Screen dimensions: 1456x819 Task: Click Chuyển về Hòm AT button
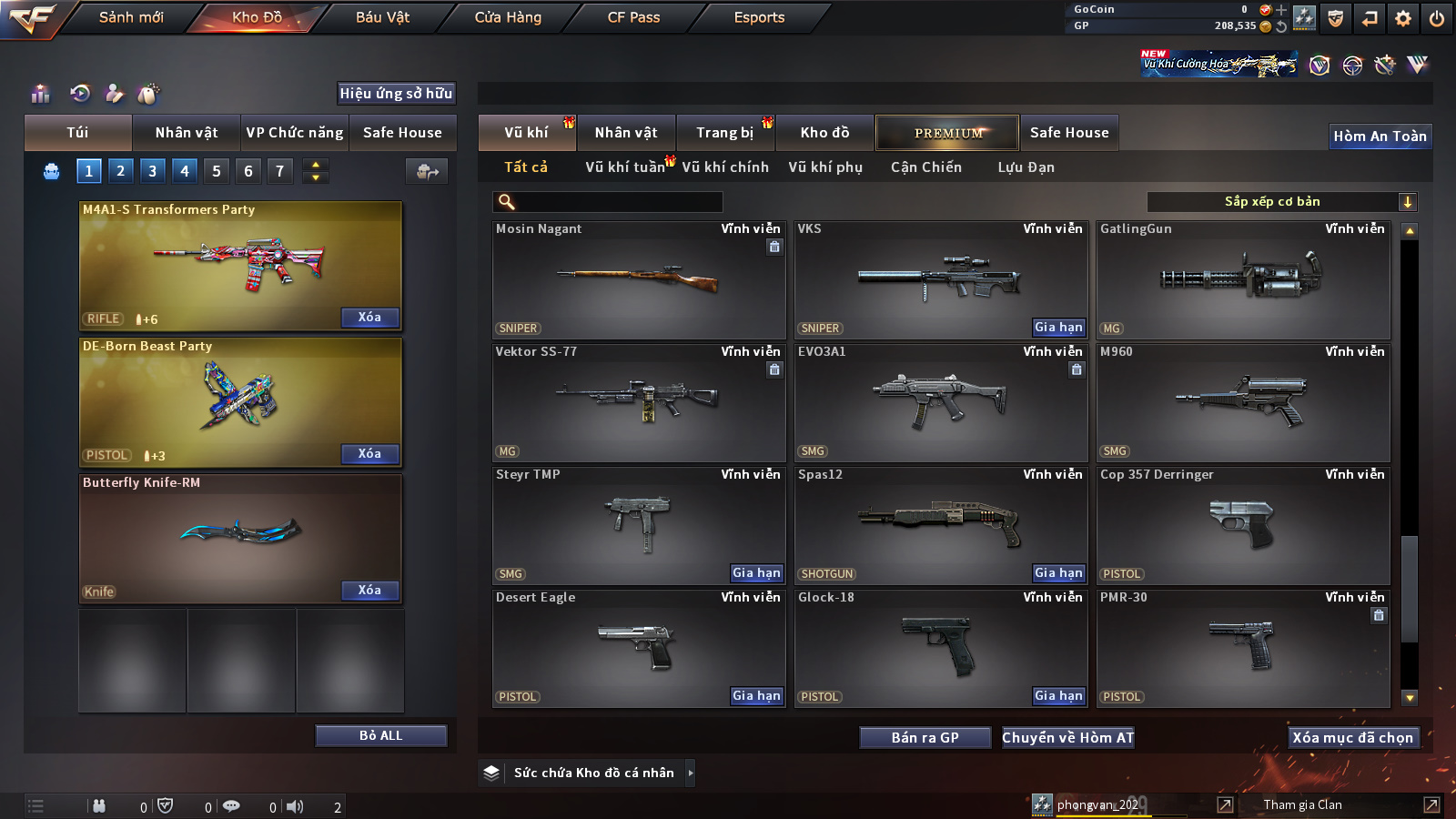coord(1067,738)
